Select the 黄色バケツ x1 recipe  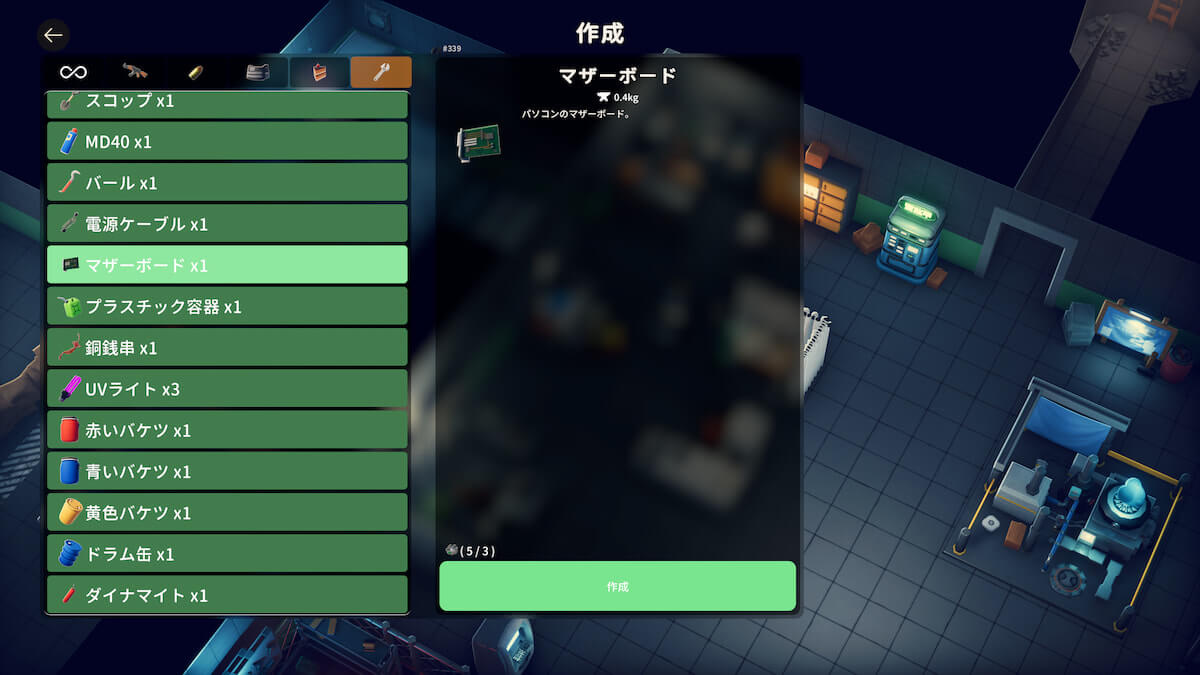[227, 512]
